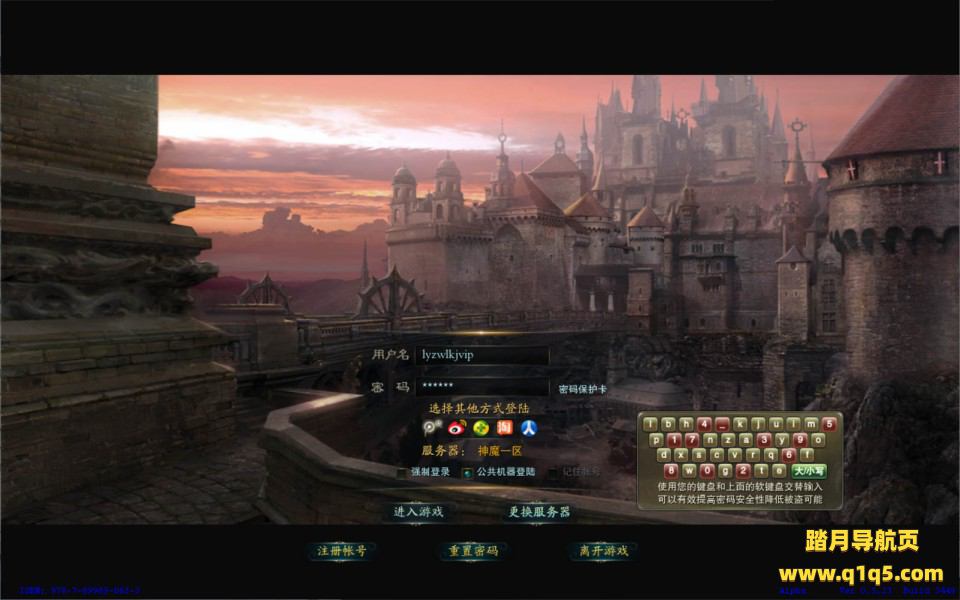Tap the green w soft keyboard key
Screen dimensions: 960x600
(689, 471)
